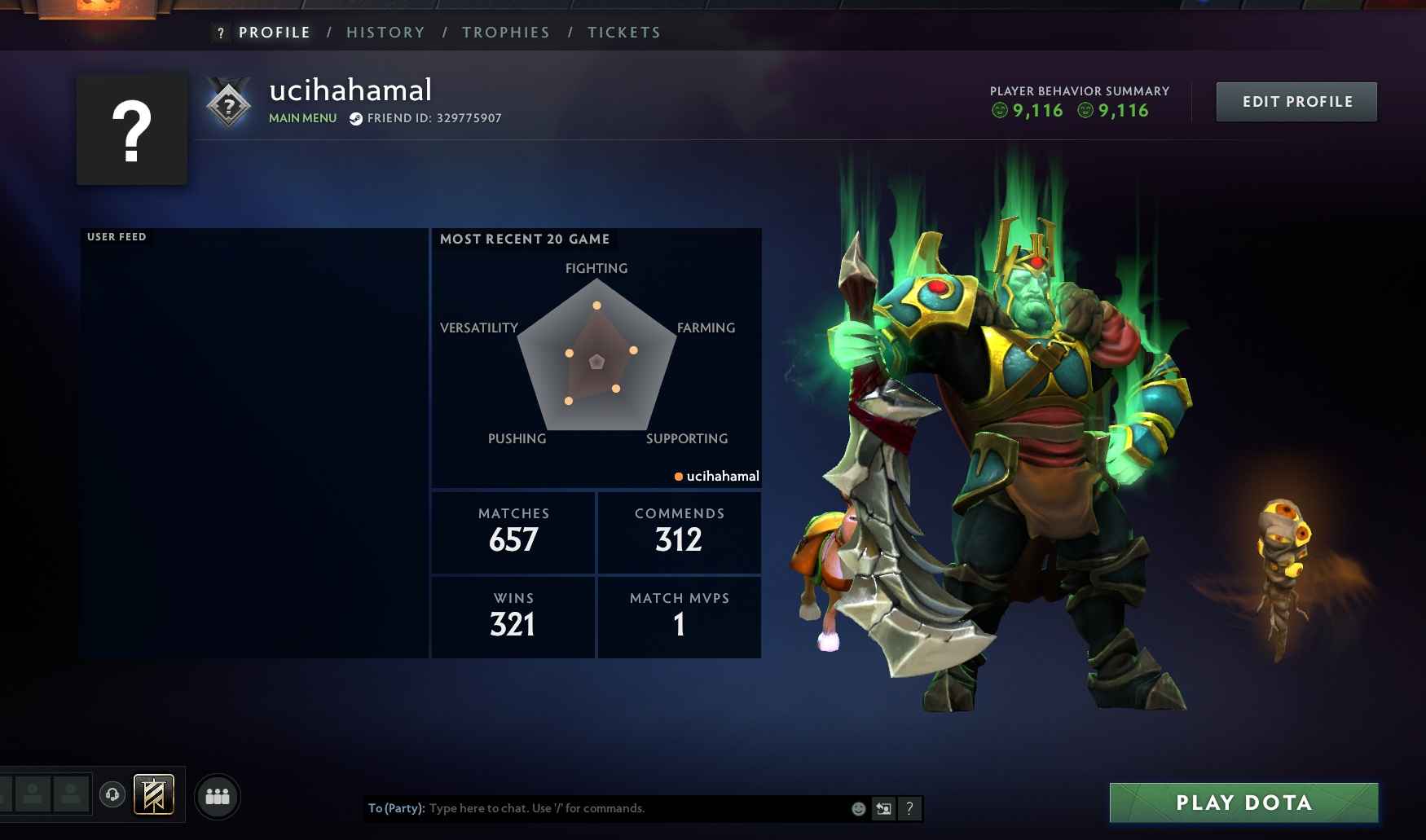The height and width of the screenshot is (840, 1426).
Task: Open the chat wheel icon beside the emoticon
Action: pos(882,808)
